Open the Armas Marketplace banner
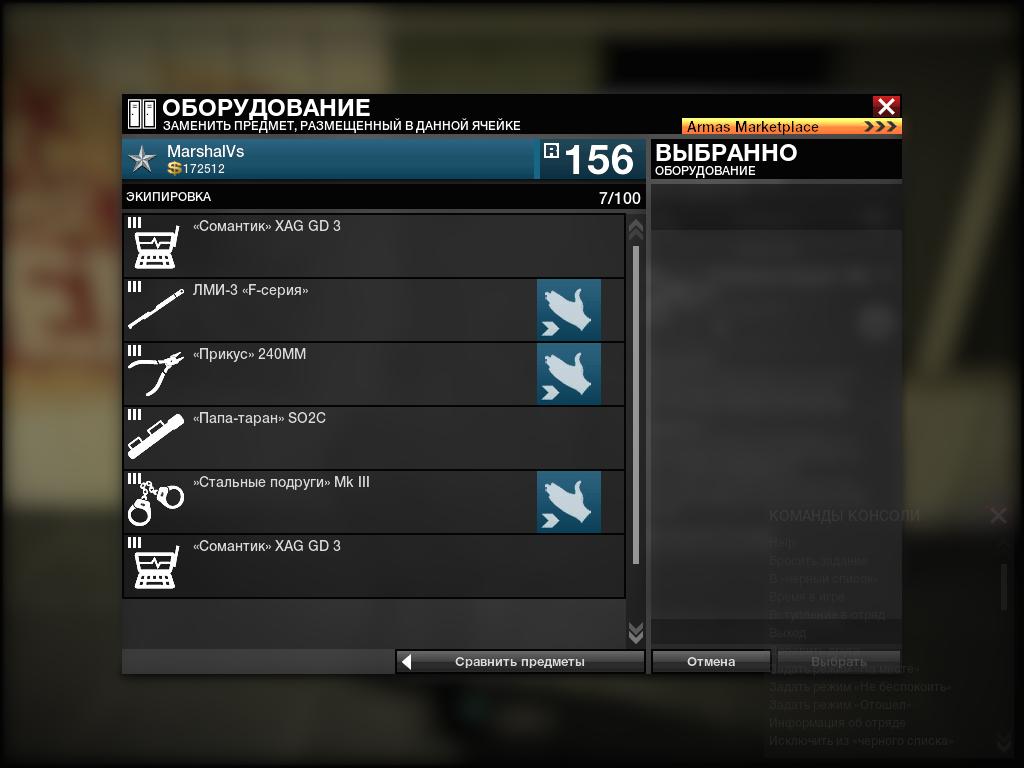The image size is (1024, 768). pyautogui.click(x=791, y=127)
